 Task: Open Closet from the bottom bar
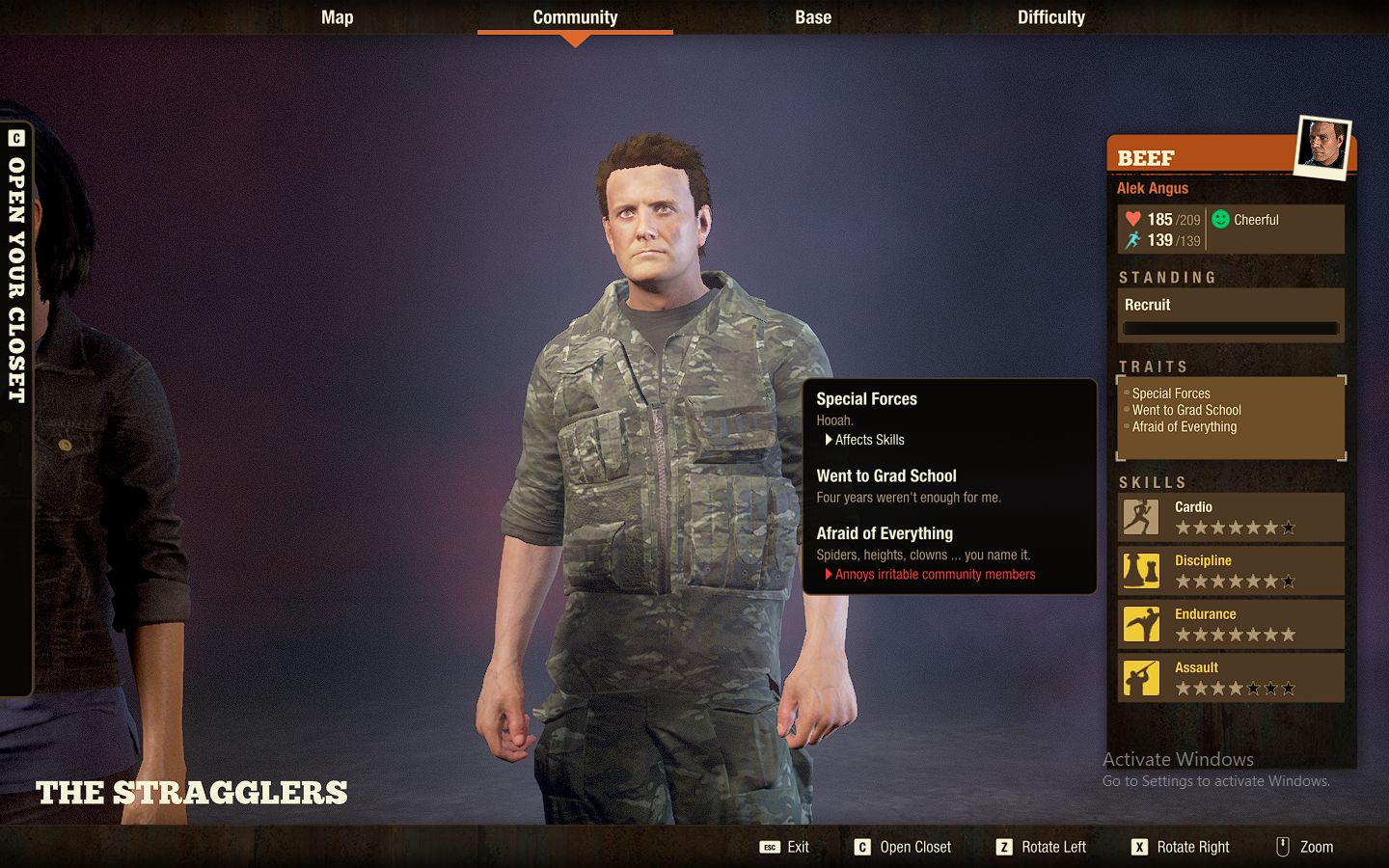pyautogui.click(x=913, y=847)
